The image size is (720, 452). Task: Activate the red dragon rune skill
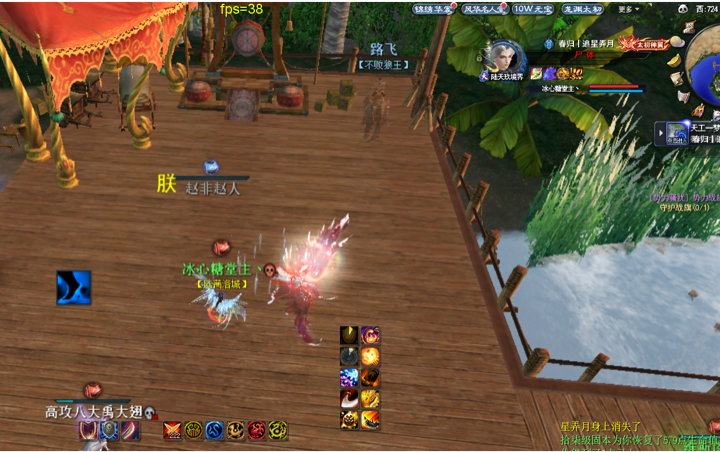(x=257, y=430)
